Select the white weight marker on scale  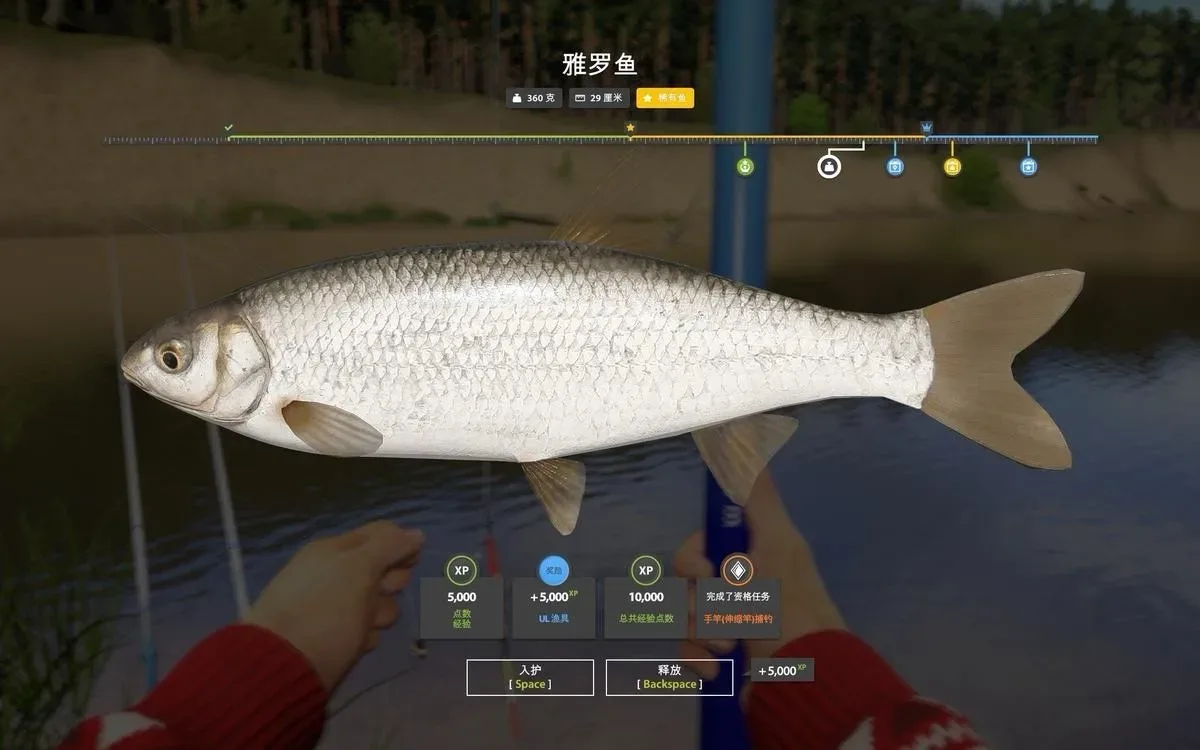coord(829,166)
